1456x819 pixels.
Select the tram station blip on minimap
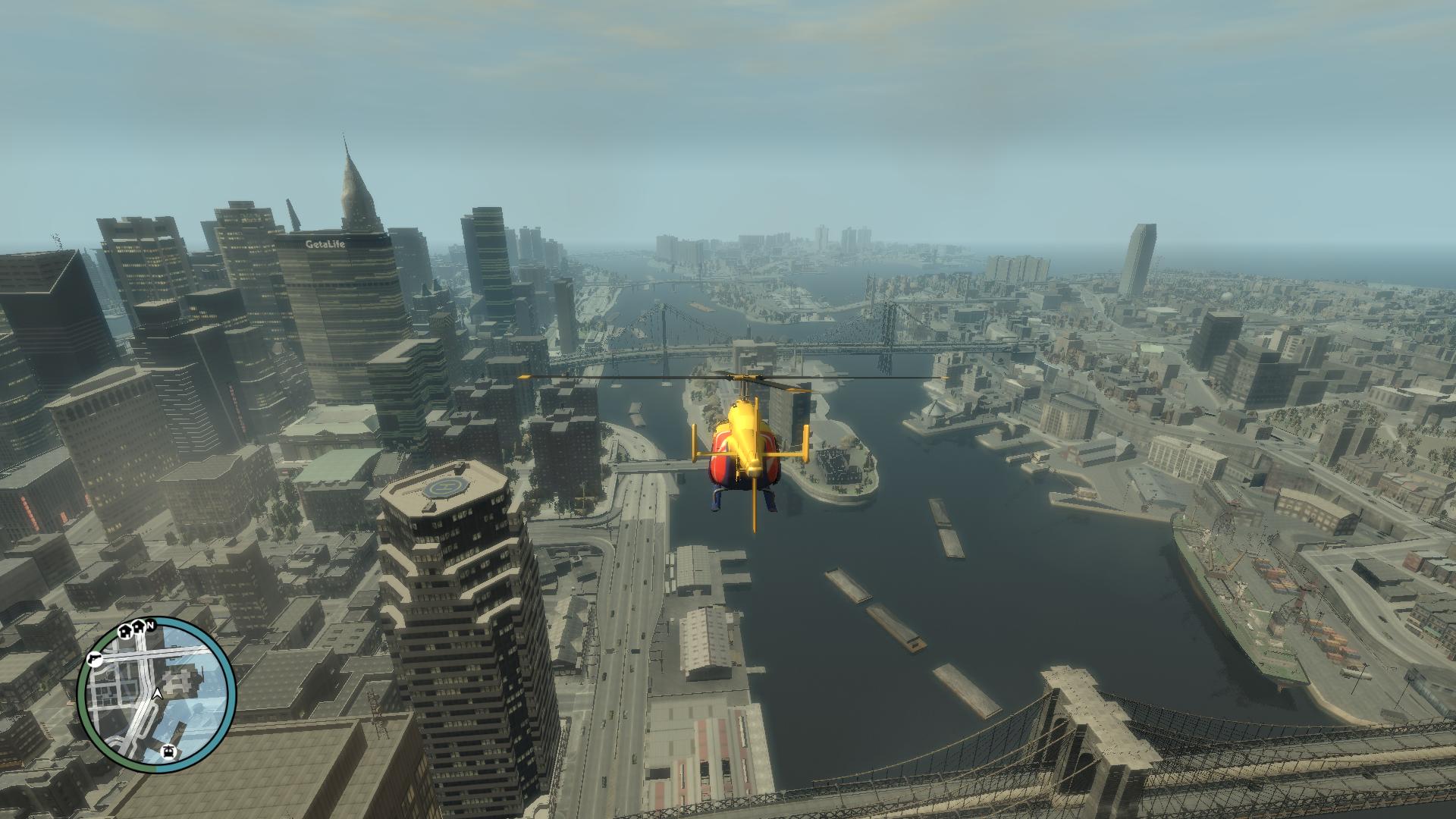coord(168,752)
